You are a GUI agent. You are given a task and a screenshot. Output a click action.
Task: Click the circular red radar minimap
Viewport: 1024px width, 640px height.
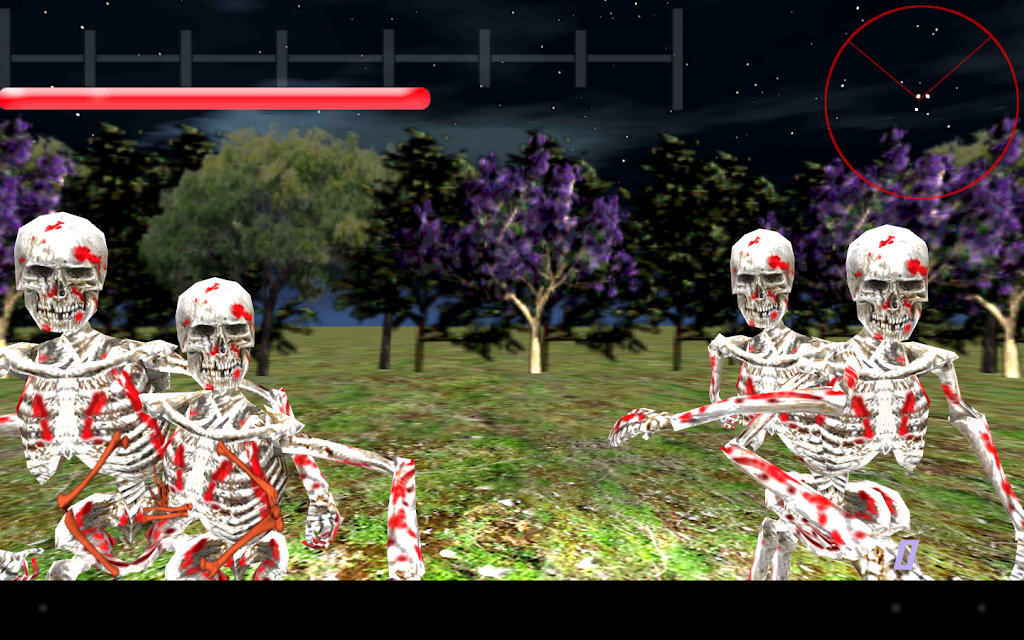[x=921, y=102]
